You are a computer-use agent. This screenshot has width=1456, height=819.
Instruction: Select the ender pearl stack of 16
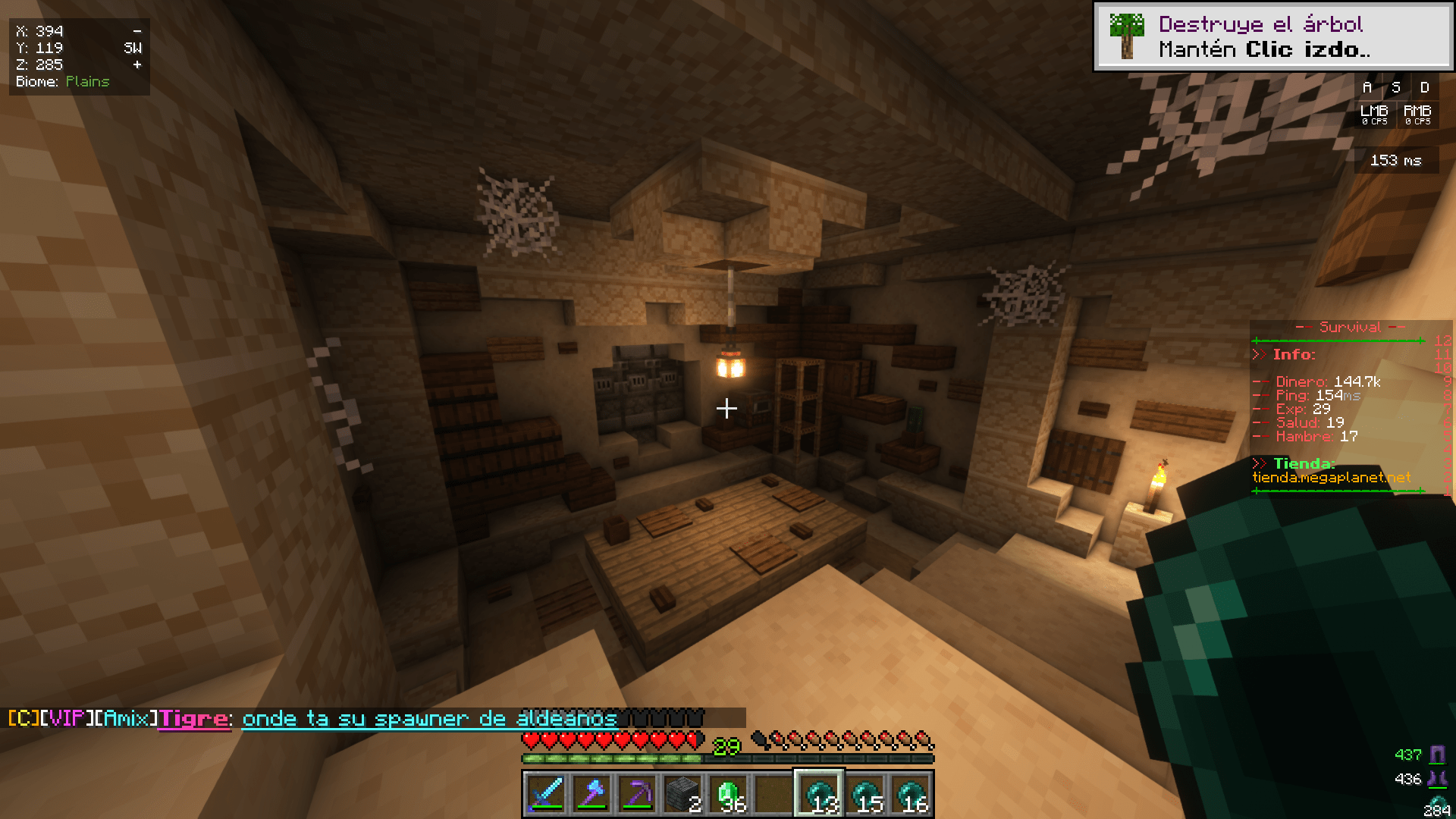(910, 794)
